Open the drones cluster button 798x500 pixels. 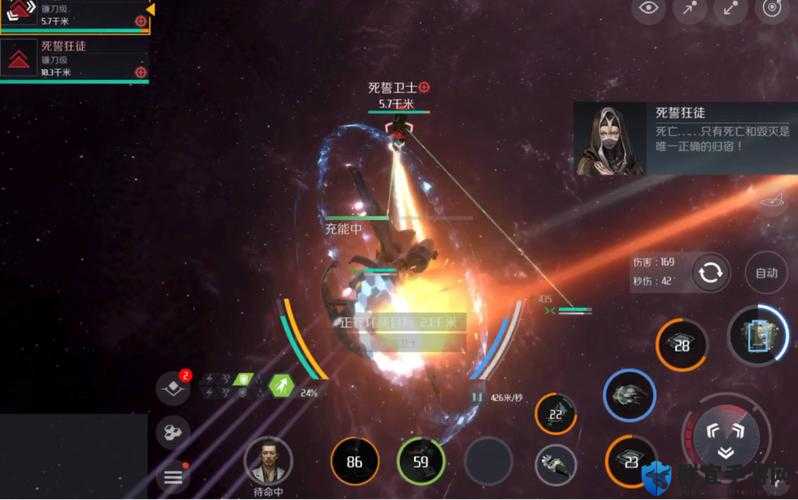pos(172,432)
